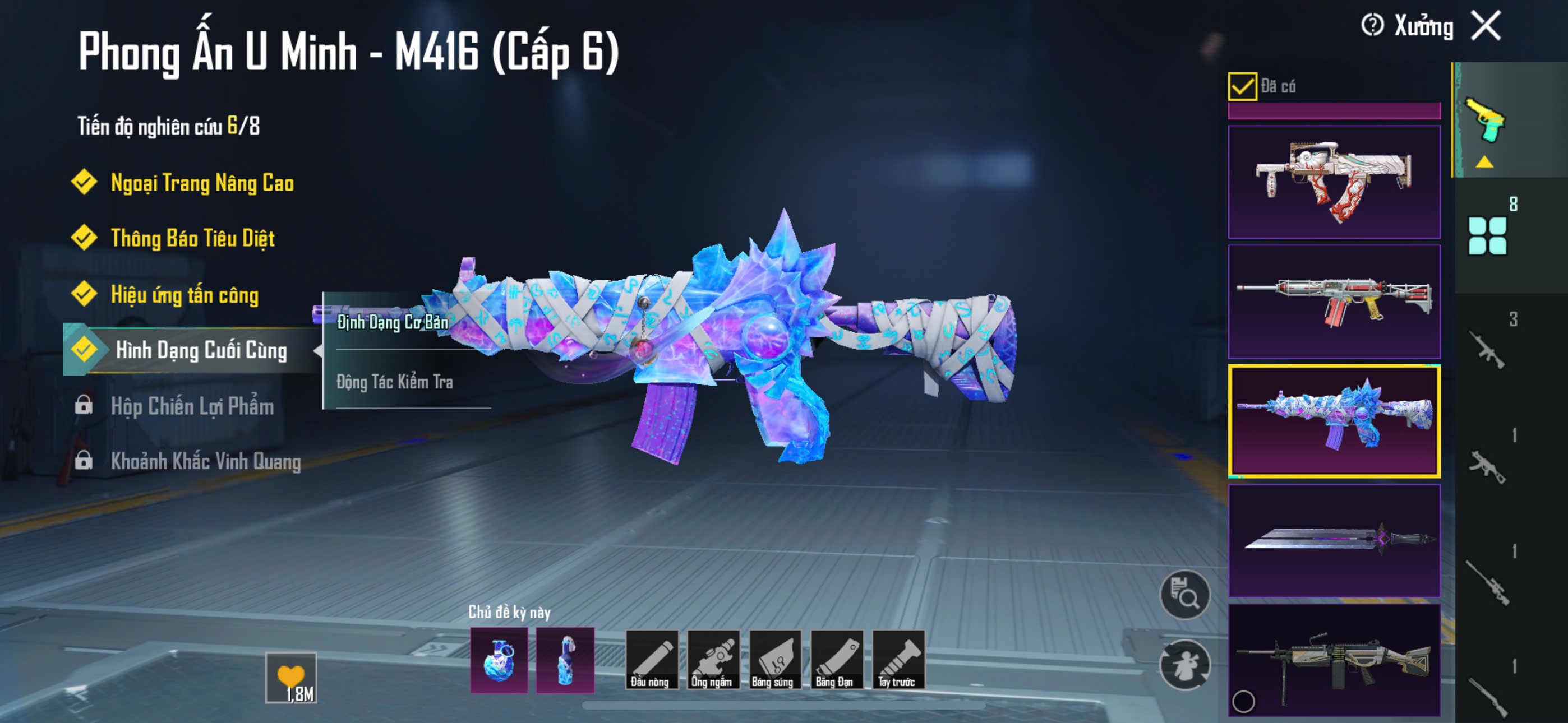This screenshot has height=723, width=1568.
Task: Select the purple blade melee skin thumbnail
Action: tap(1334, 540)
